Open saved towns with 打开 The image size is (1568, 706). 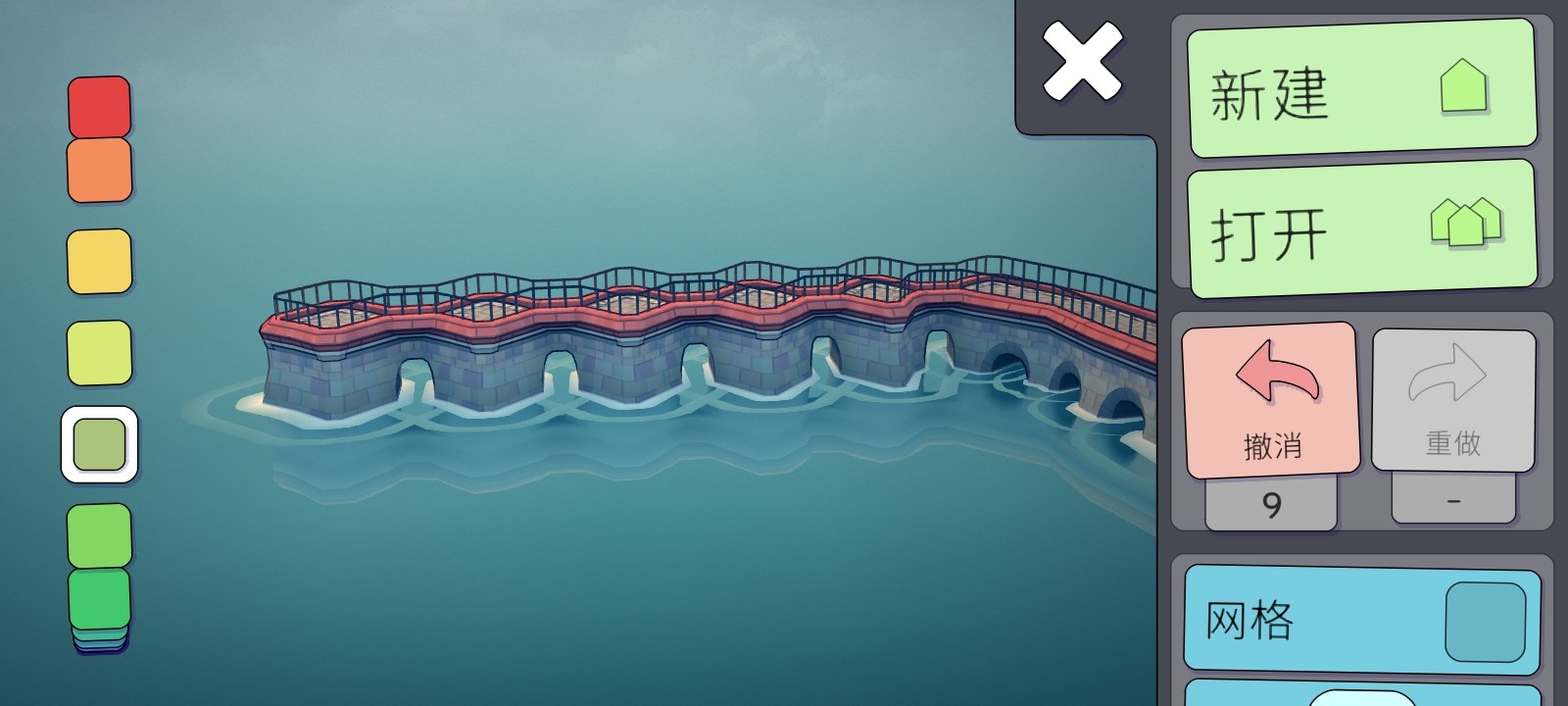pyautogui.click(x=1361, y=230)
